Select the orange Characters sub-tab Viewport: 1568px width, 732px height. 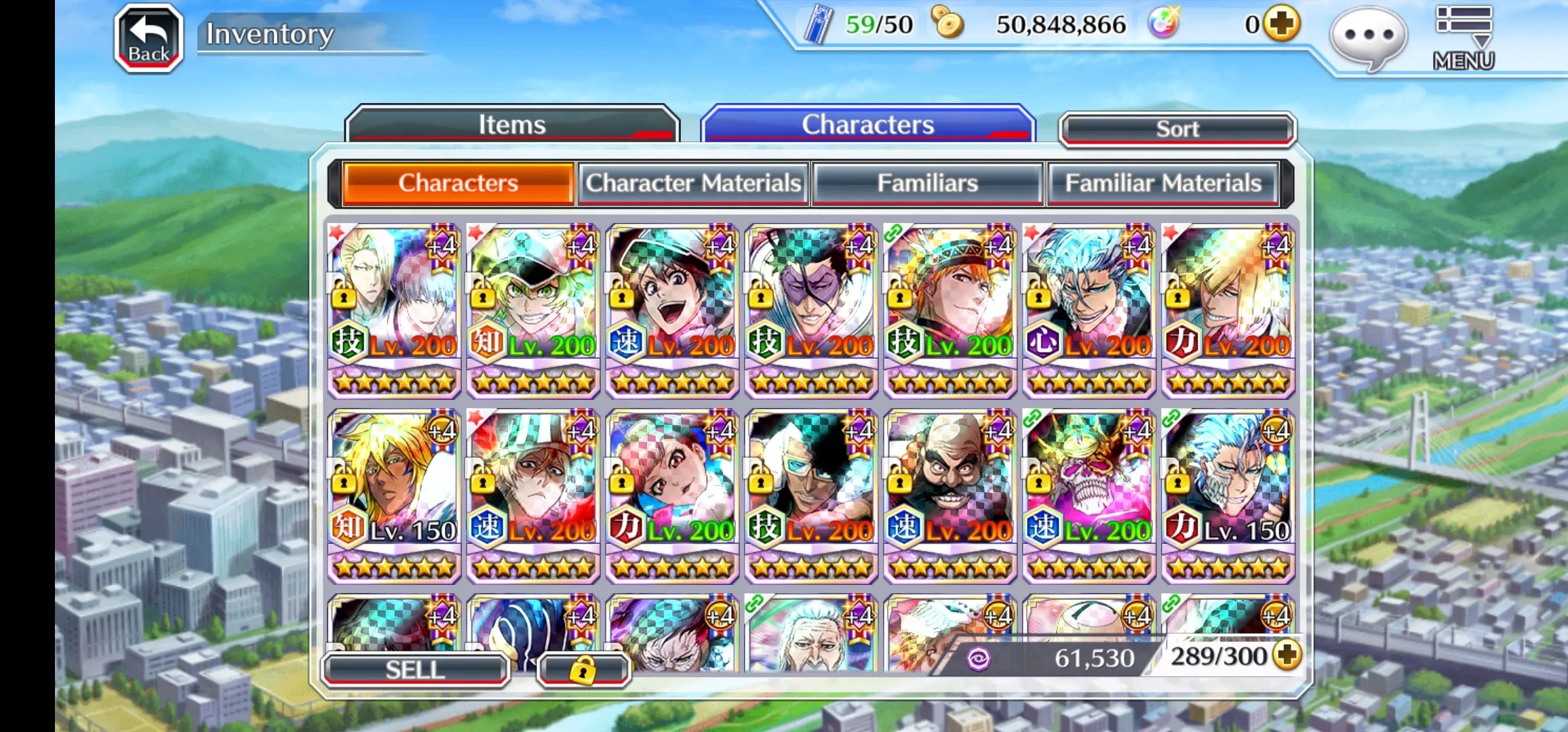coord(458,183)
